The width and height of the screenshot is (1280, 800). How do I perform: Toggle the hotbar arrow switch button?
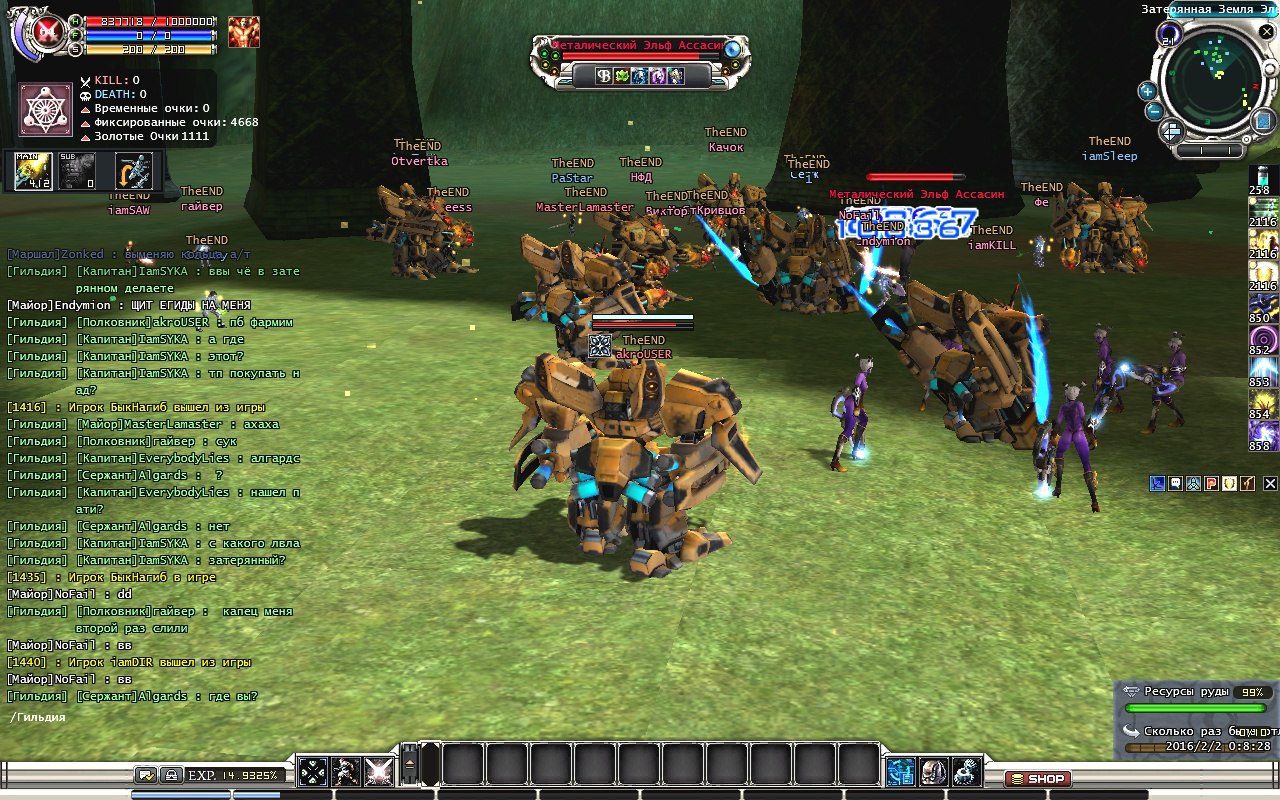410,766
